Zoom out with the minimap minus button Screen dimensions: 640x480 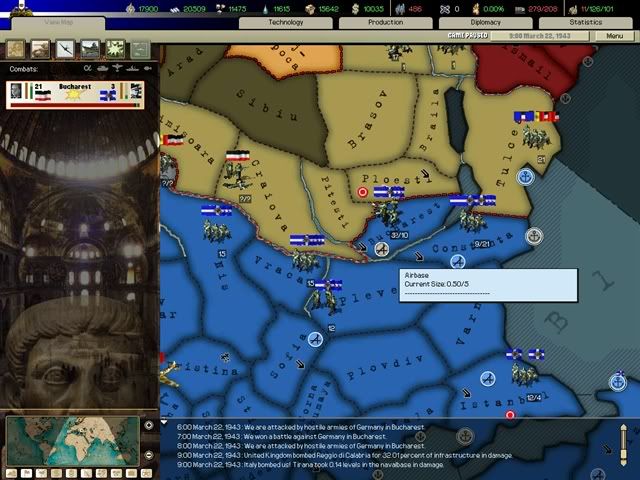coord(147,456)
